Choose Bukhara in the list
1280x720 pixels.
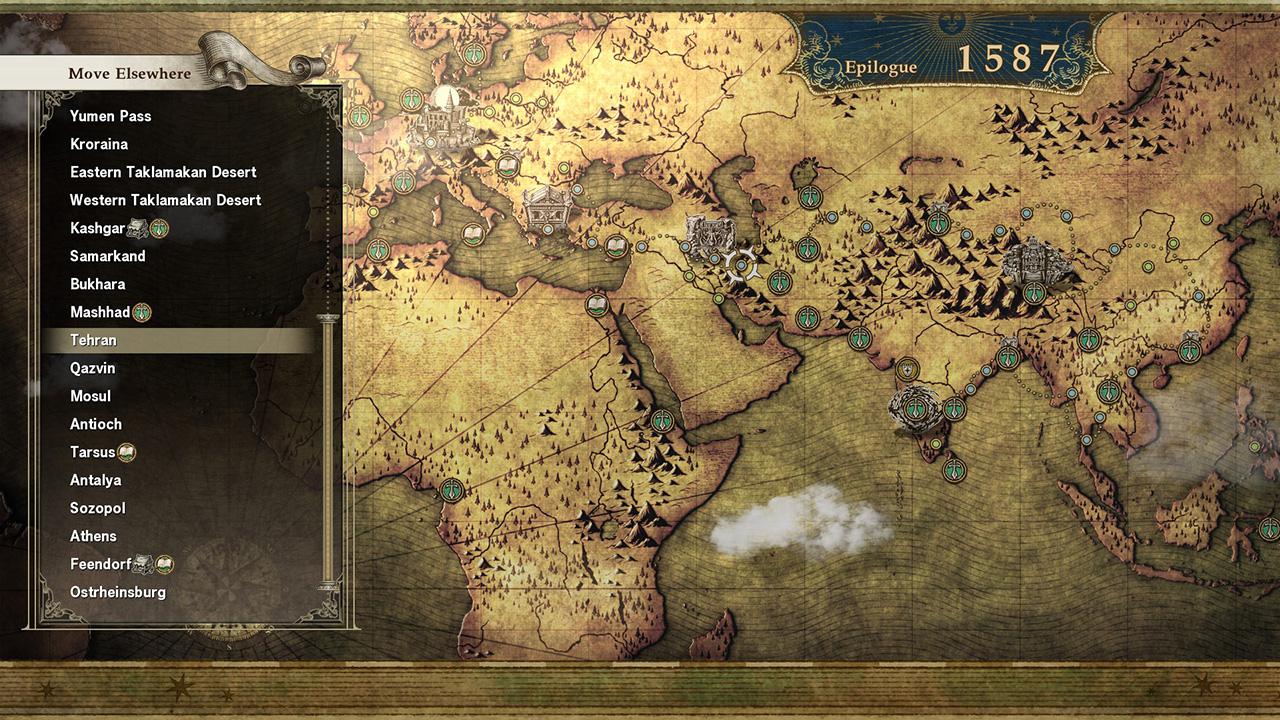coord(98,284)
